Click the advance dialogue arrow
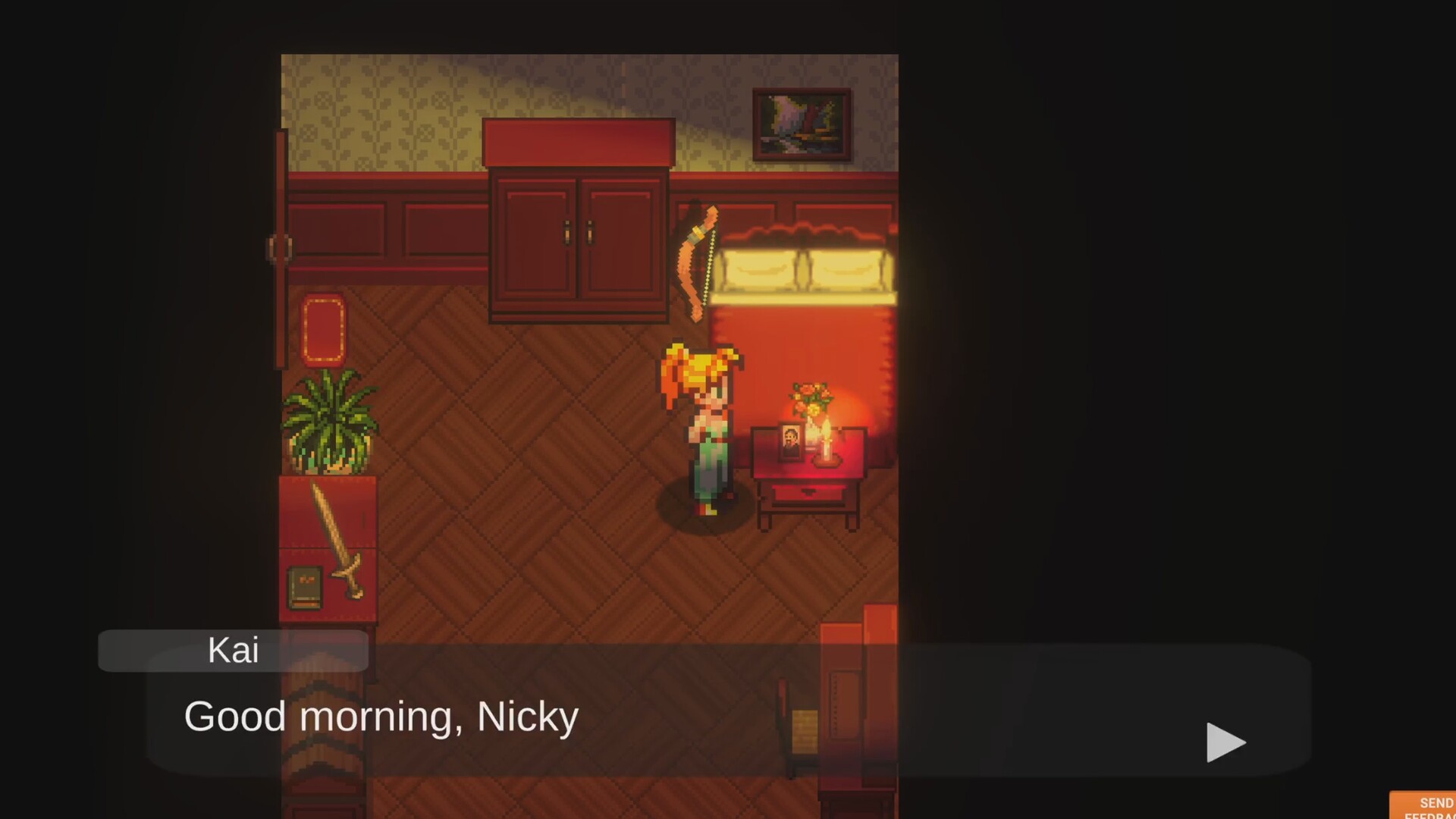Image resolution: width=1456 pixels, height=819 pixels. coord(1225,742)
